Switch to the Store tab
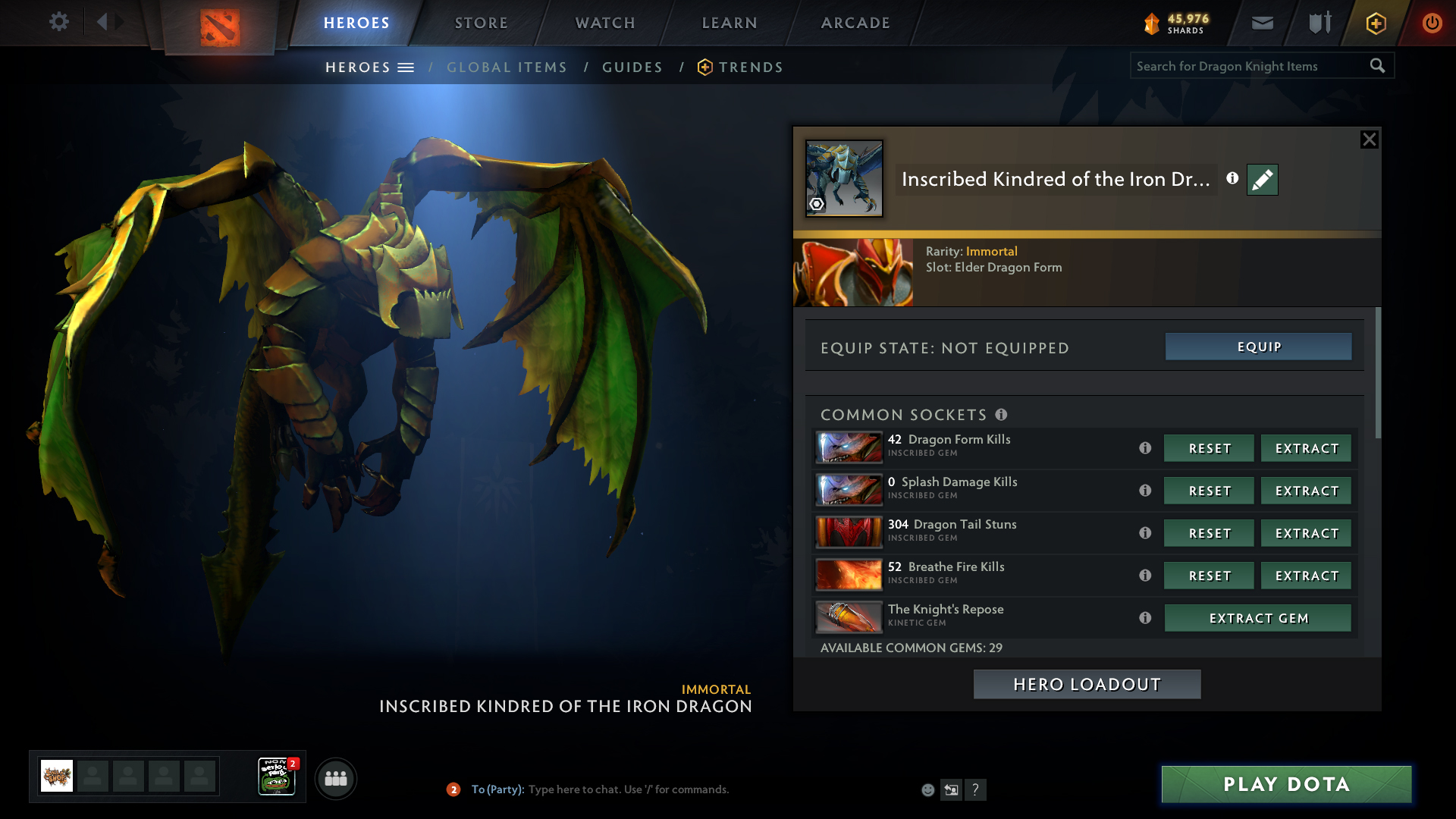The image size is (1456, 819). pos(482,23)
